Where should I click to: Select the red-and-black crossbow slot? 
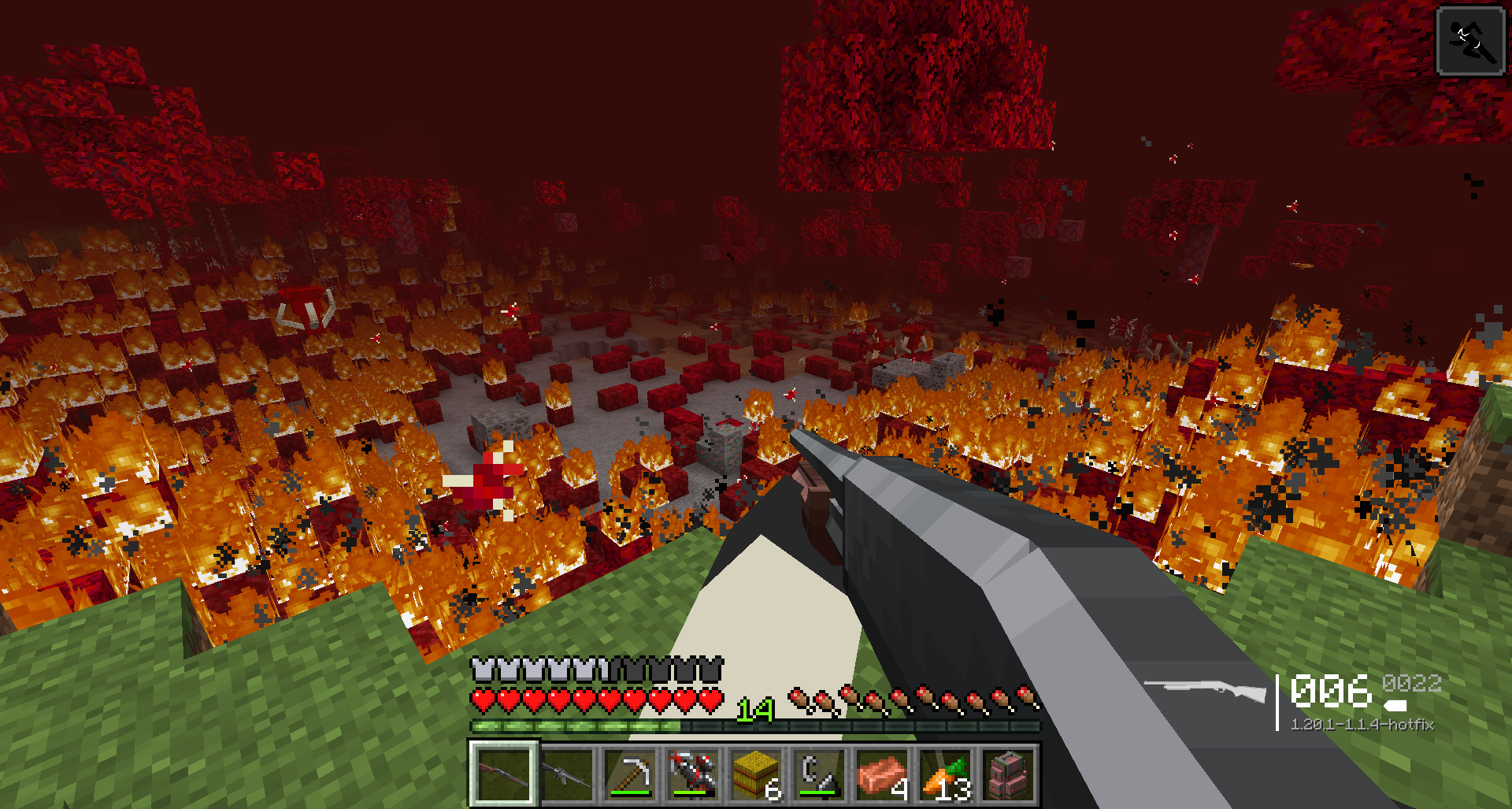[693, 774]
